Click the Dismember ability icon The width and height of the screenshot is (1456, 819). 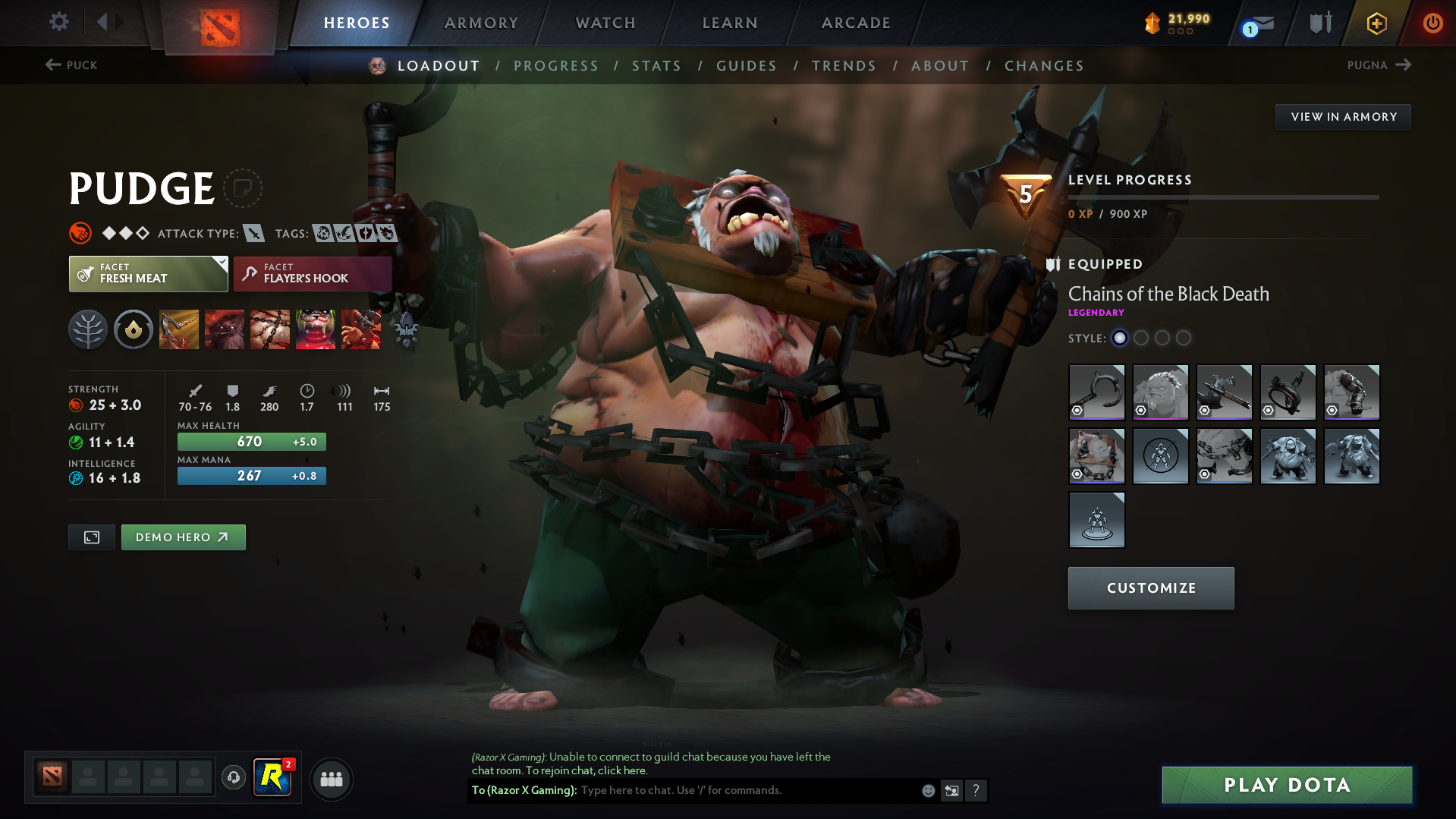[316, 329]
